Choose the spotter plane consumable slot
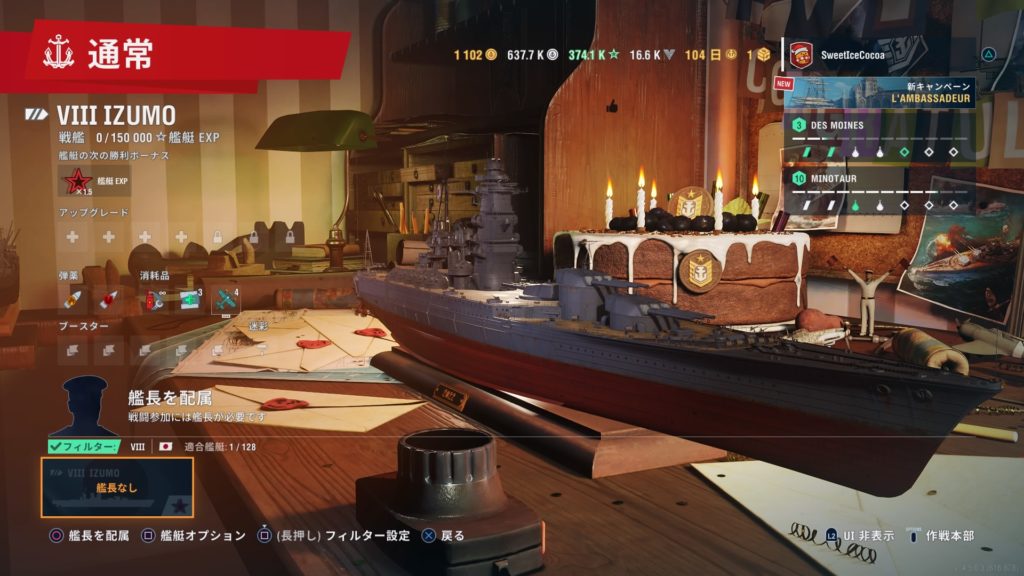This screenshot has width=1024, height=576. (x=226, y=299)
